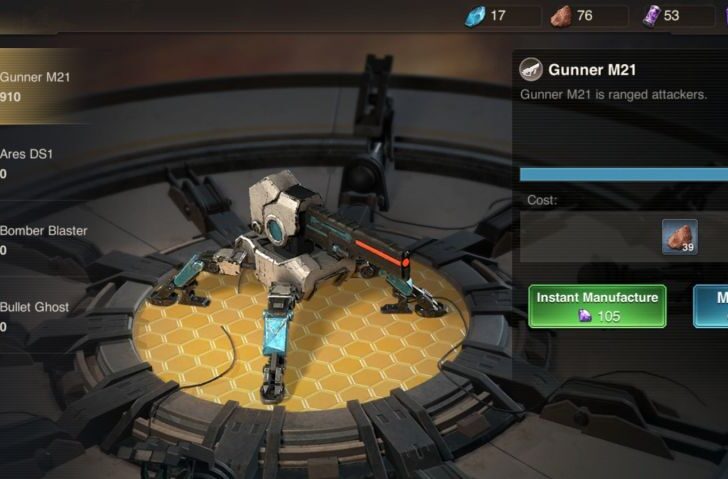Select Bomber Blaster from the list
Viewport: 728px width, 479px height.
click(x=44, y=240)
